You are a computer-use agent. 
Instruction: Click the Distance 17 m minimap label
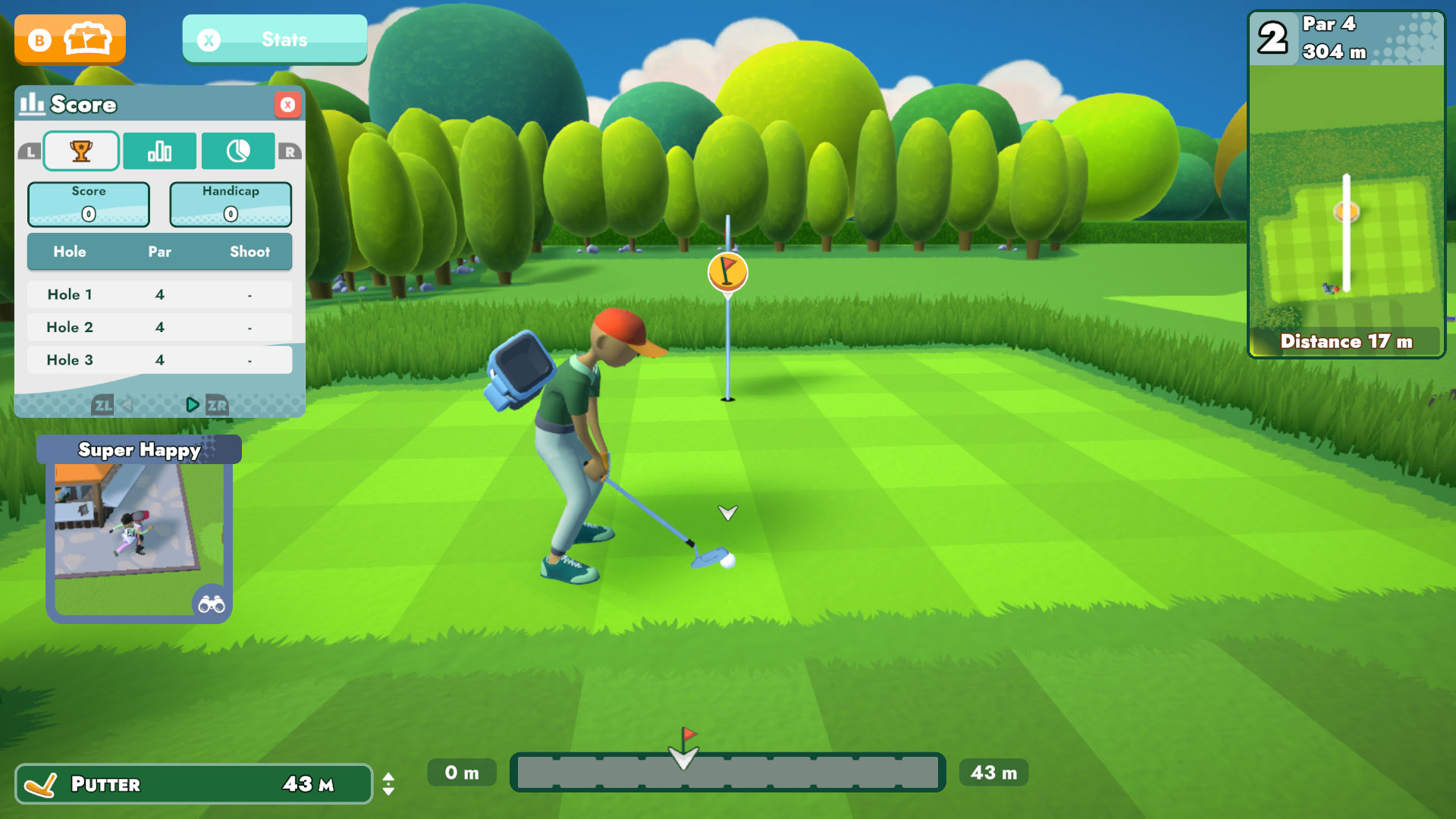(x=1345, y=342)
